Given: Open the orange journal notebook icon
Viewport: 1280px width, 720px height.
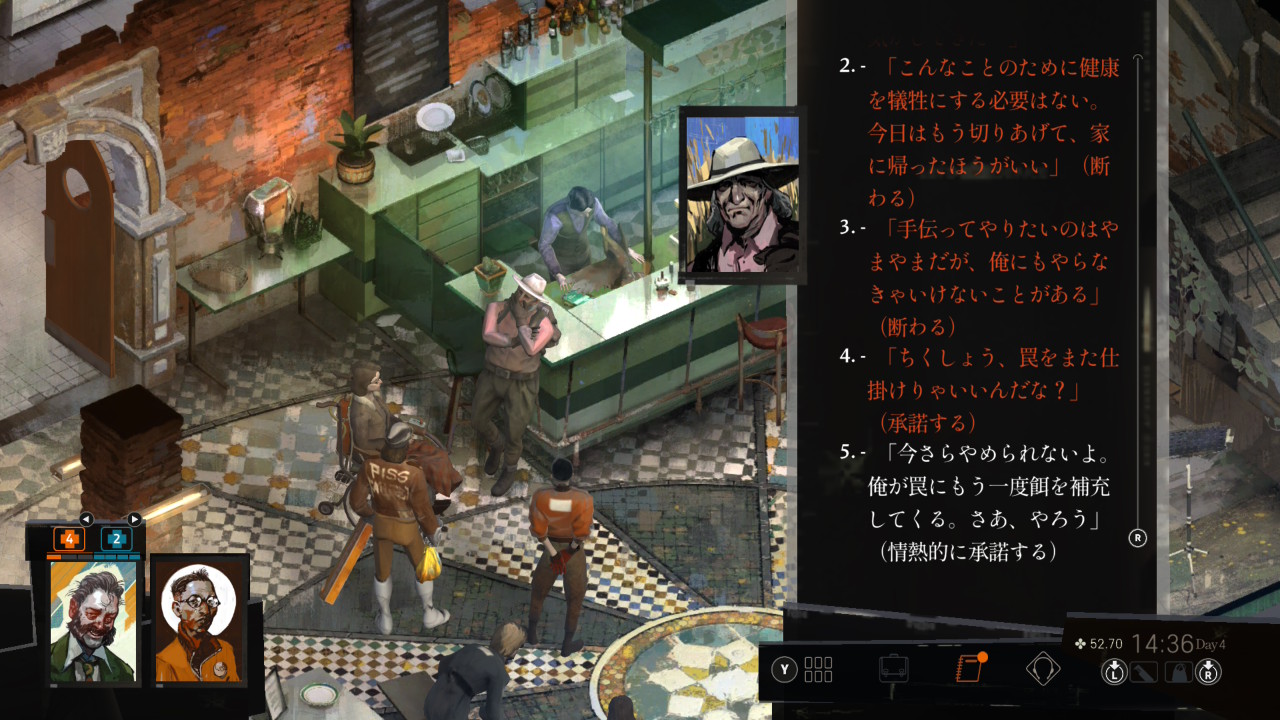Looking at the screenshot, I should pyautogui.click(x=969, y=668).
